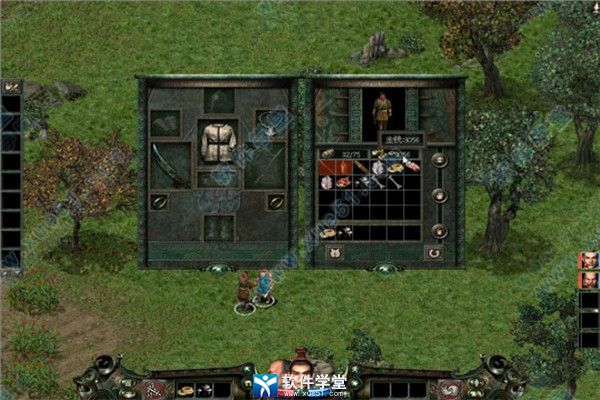Viewport: 600px width, 400px height.
Task: Click the necklace accessory equipment slot
Action: (x=266, y=123)
